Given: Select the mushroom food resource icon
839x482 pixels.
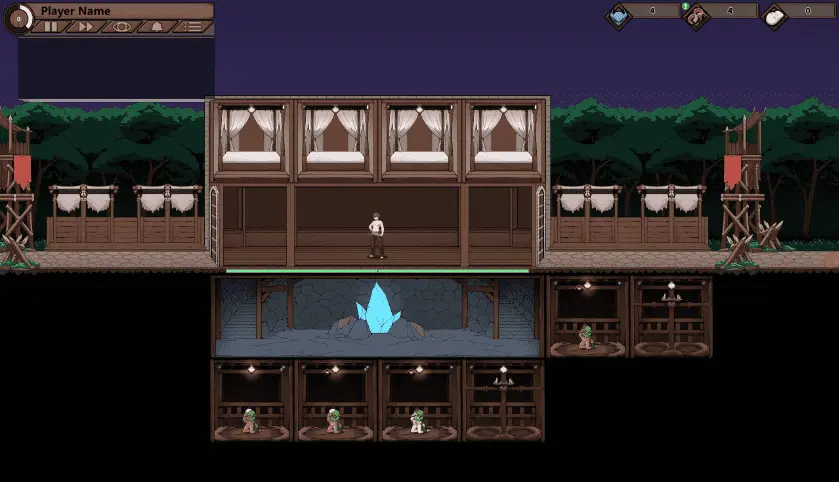Looking at the screenshot, I should point(696,14).
